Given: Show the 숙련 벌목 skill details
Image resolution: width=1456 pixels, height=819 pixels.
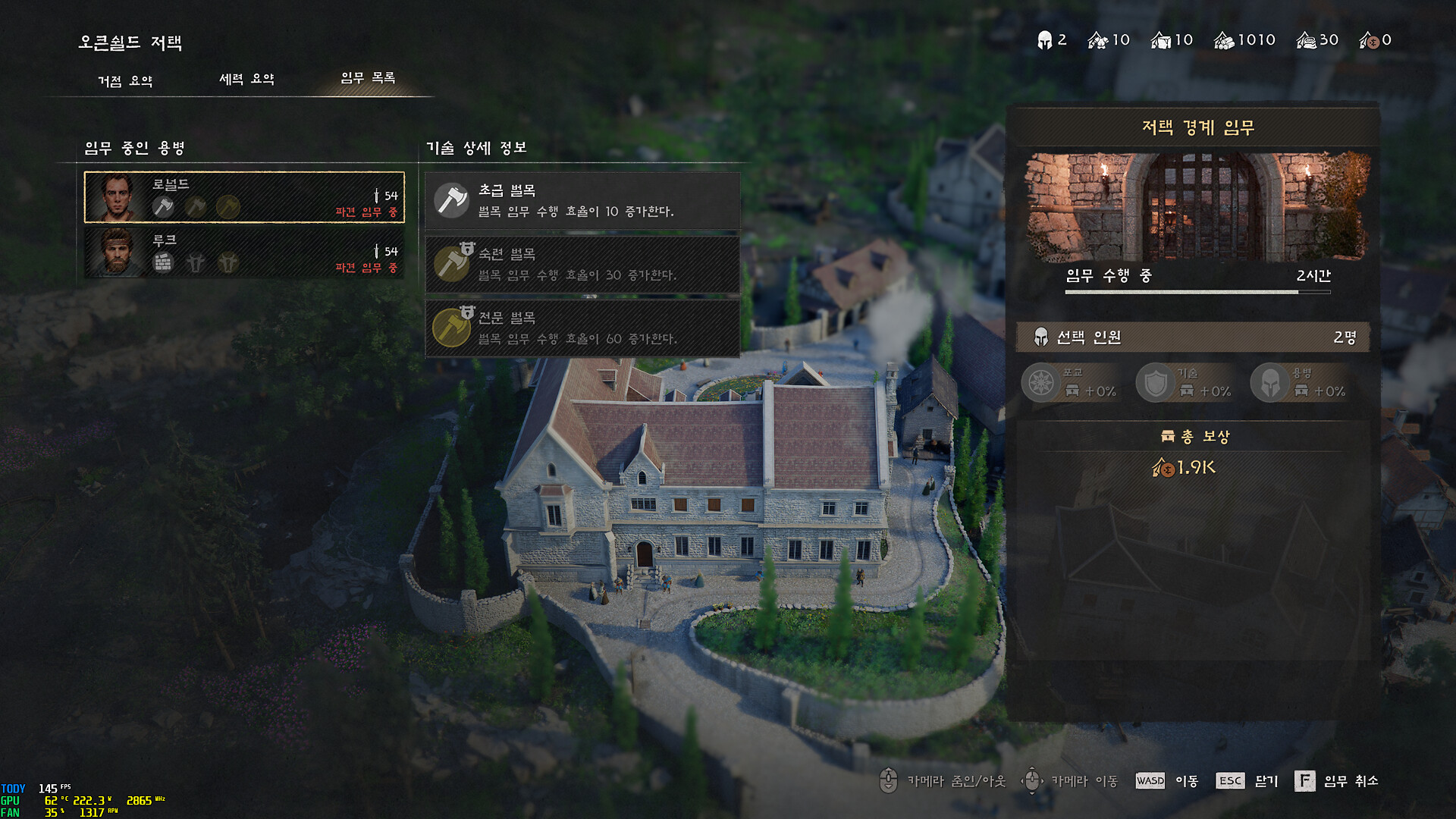Looking at the screenshot, I should pos(582,265).
